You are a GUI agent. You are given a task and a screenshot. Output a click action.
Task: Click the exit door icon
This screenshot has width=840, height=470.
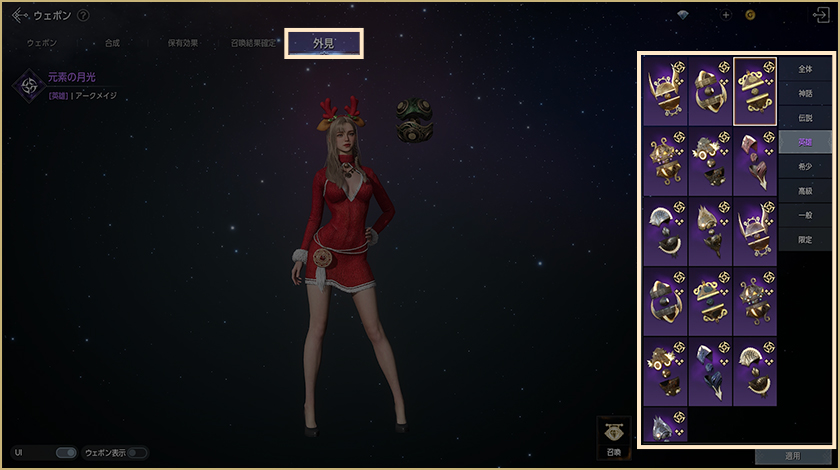point(822,15)
